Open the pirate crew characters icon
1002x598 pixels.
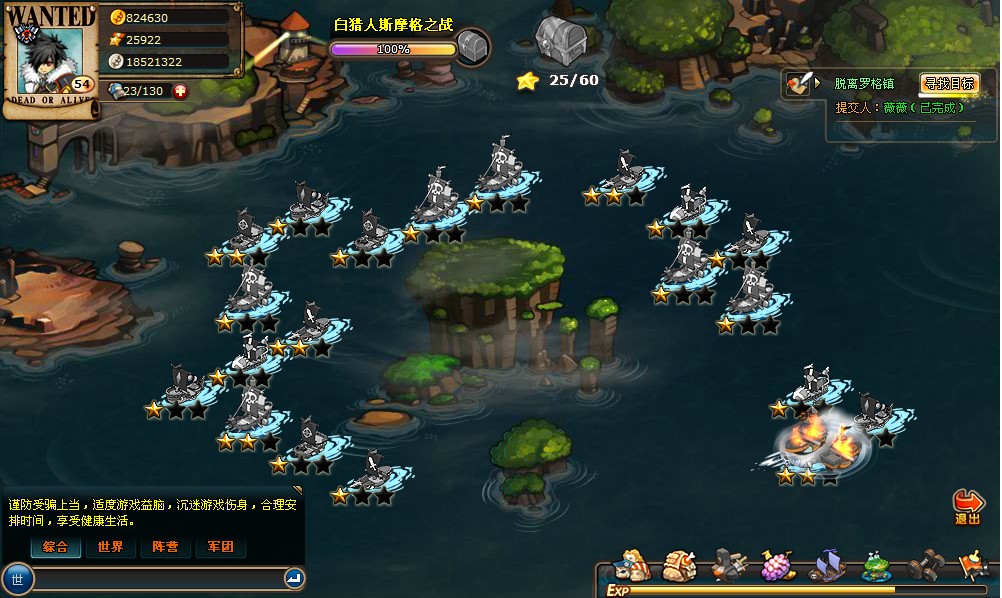coord(632,565)
